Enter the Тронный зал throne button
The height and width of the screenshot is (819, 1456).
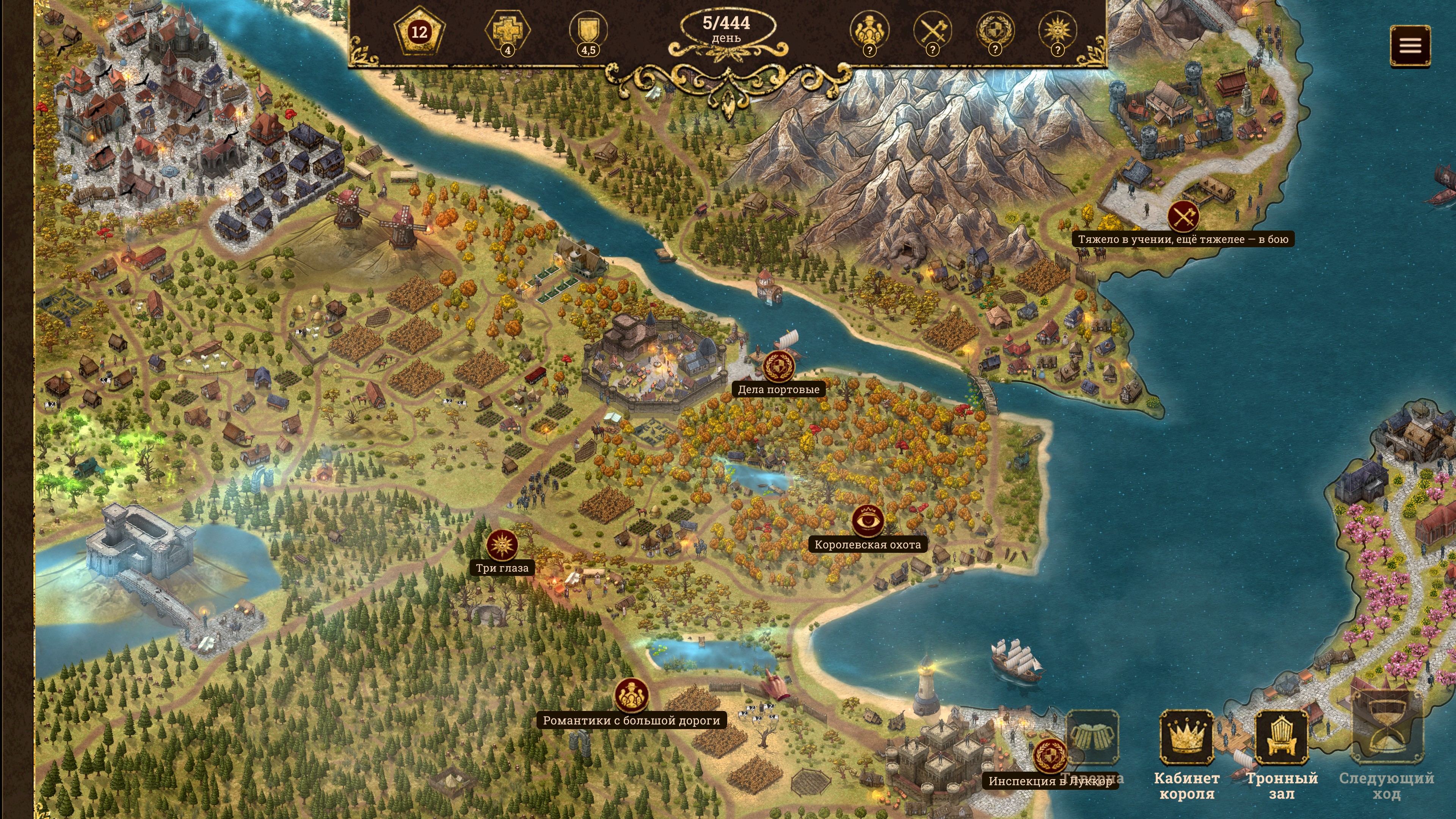(x=1281, y=737)
